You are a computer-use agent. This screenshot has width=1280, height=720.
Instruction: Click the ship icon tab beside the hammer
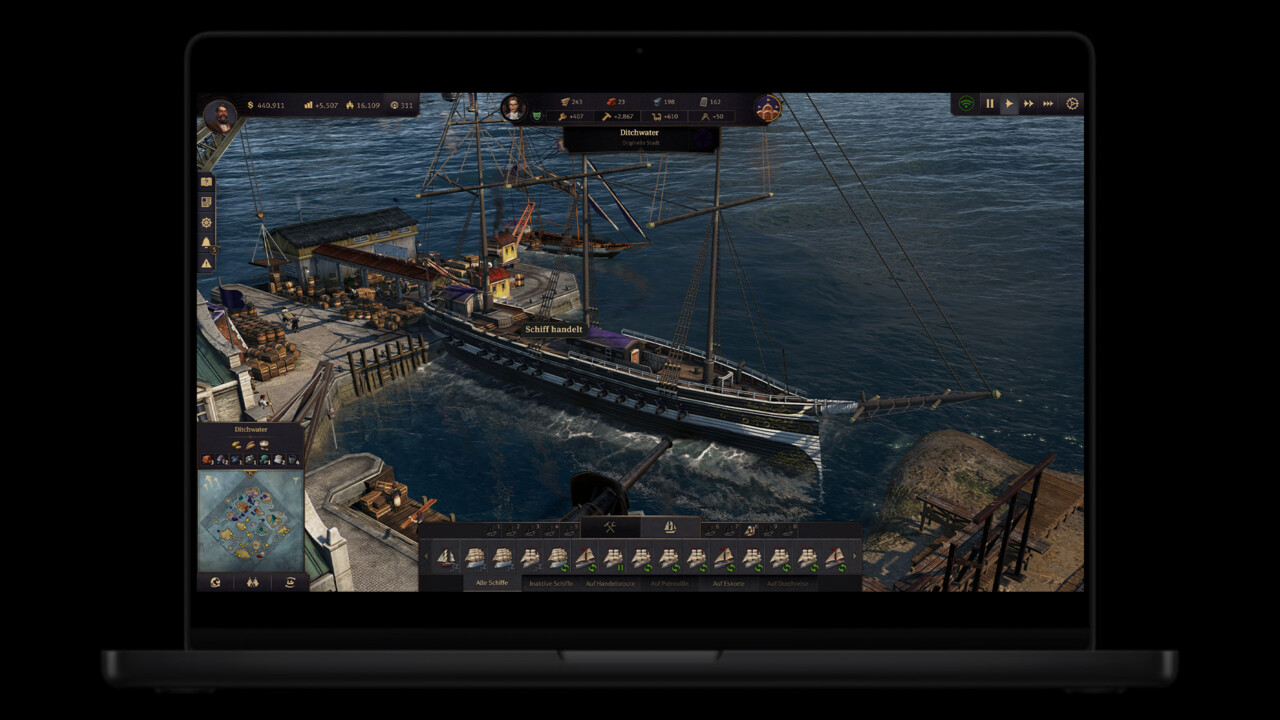[x=670, y=526]
